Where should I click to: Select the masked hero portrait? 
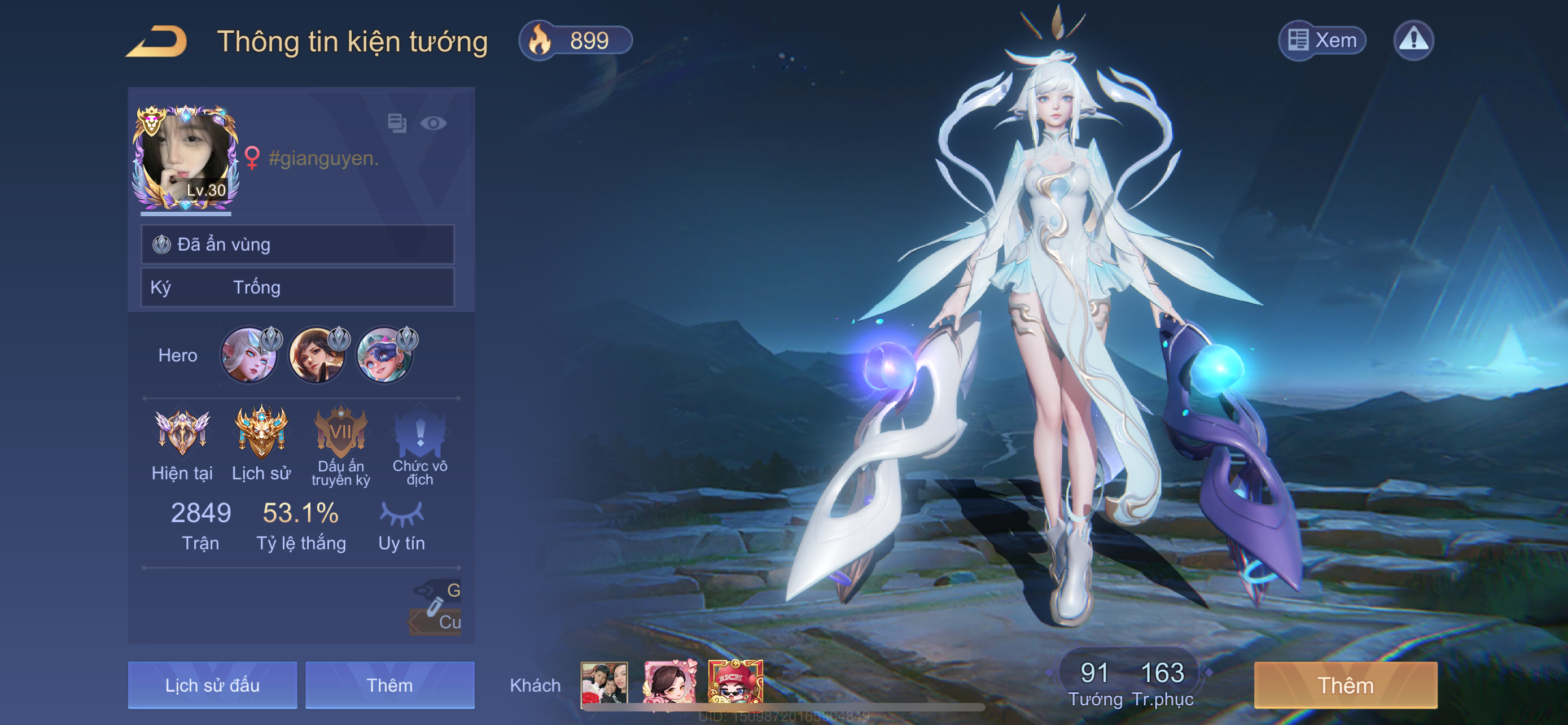coord(384,355)
